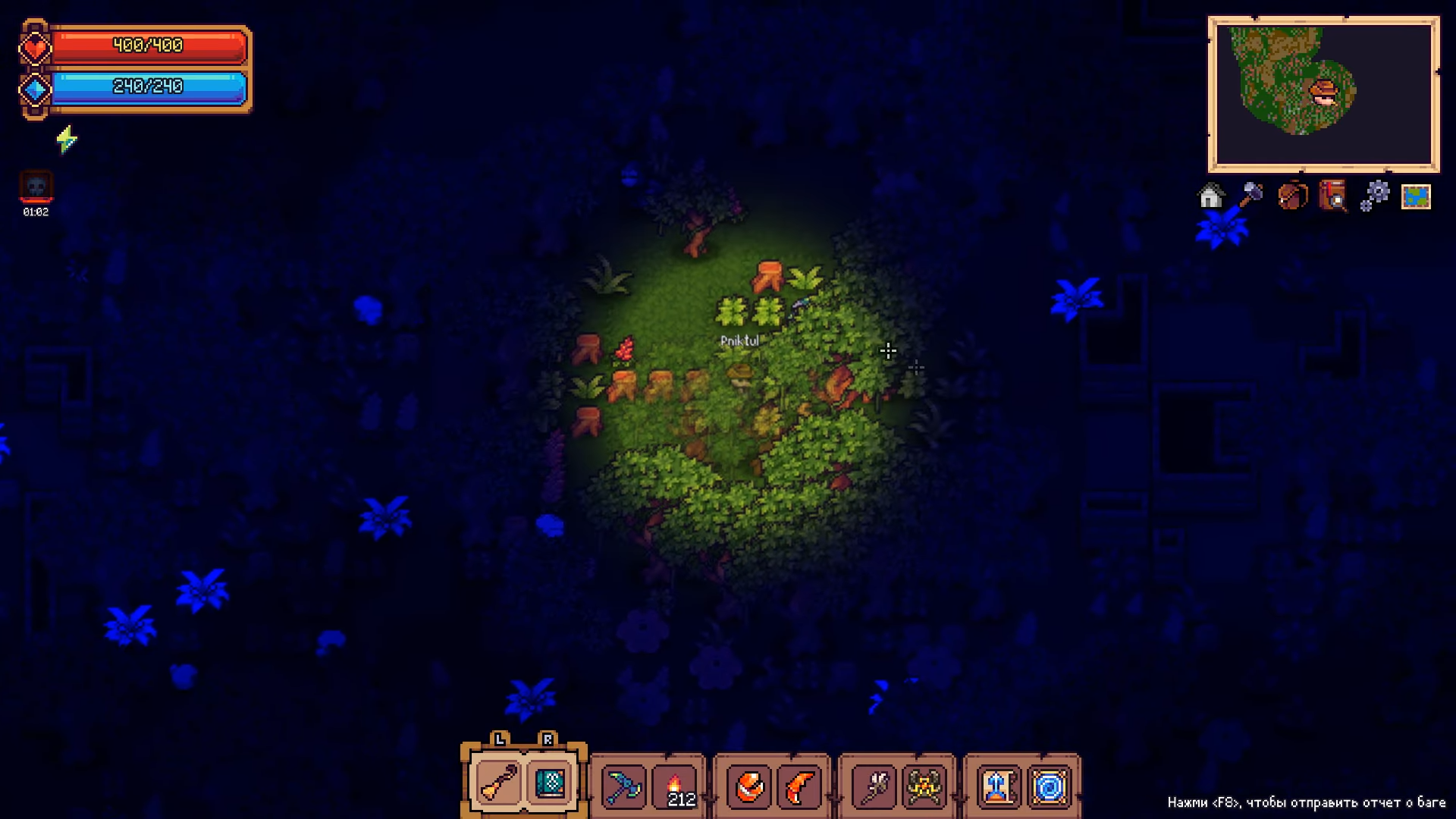This screenshot has width=1456, height=819.
Task: Activate the blue spiral portal slot
Action: click(x=1050, y=787)
